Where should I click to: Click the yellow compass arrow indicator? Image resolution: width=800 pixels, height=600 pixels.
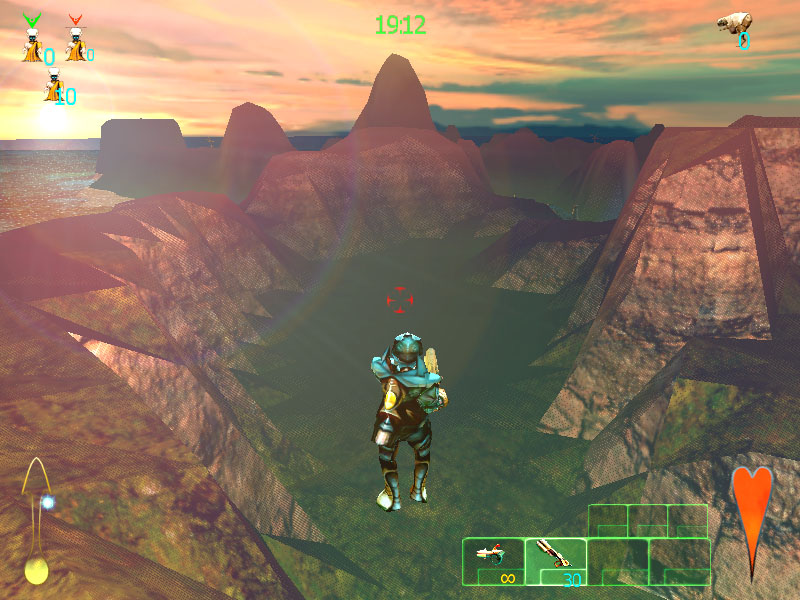37,522
